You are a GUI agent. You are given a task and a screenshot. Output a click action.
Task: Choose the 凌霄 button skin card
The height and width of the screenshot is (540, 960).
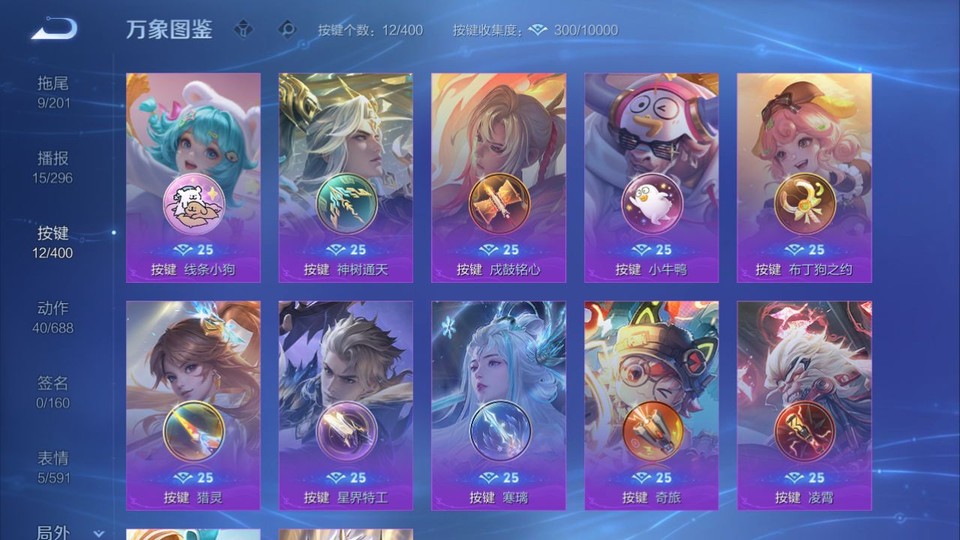tap(804, 405)
